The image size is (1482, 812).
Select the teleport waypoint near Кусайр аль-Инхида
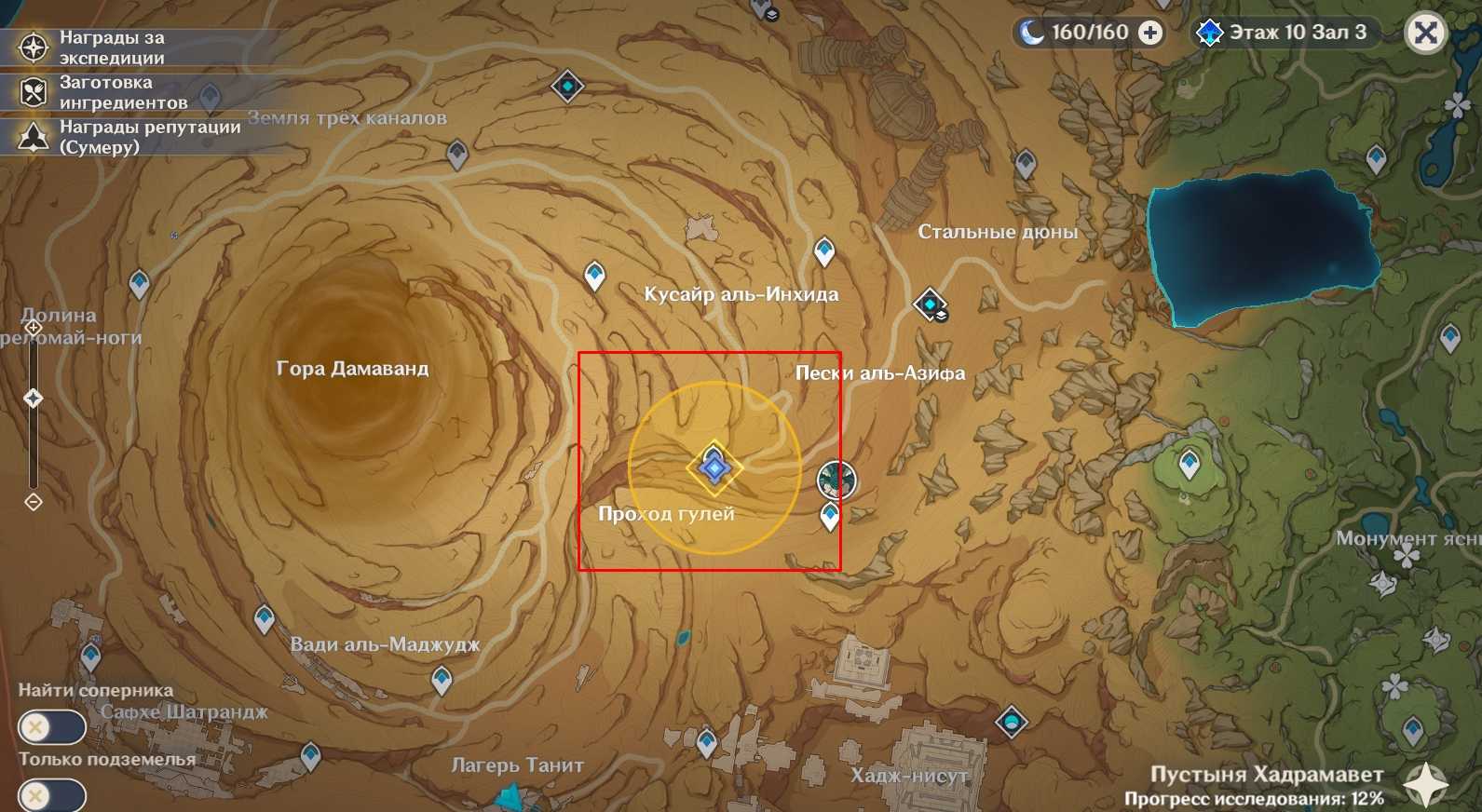pyautogui.click(x=824, y=250)
